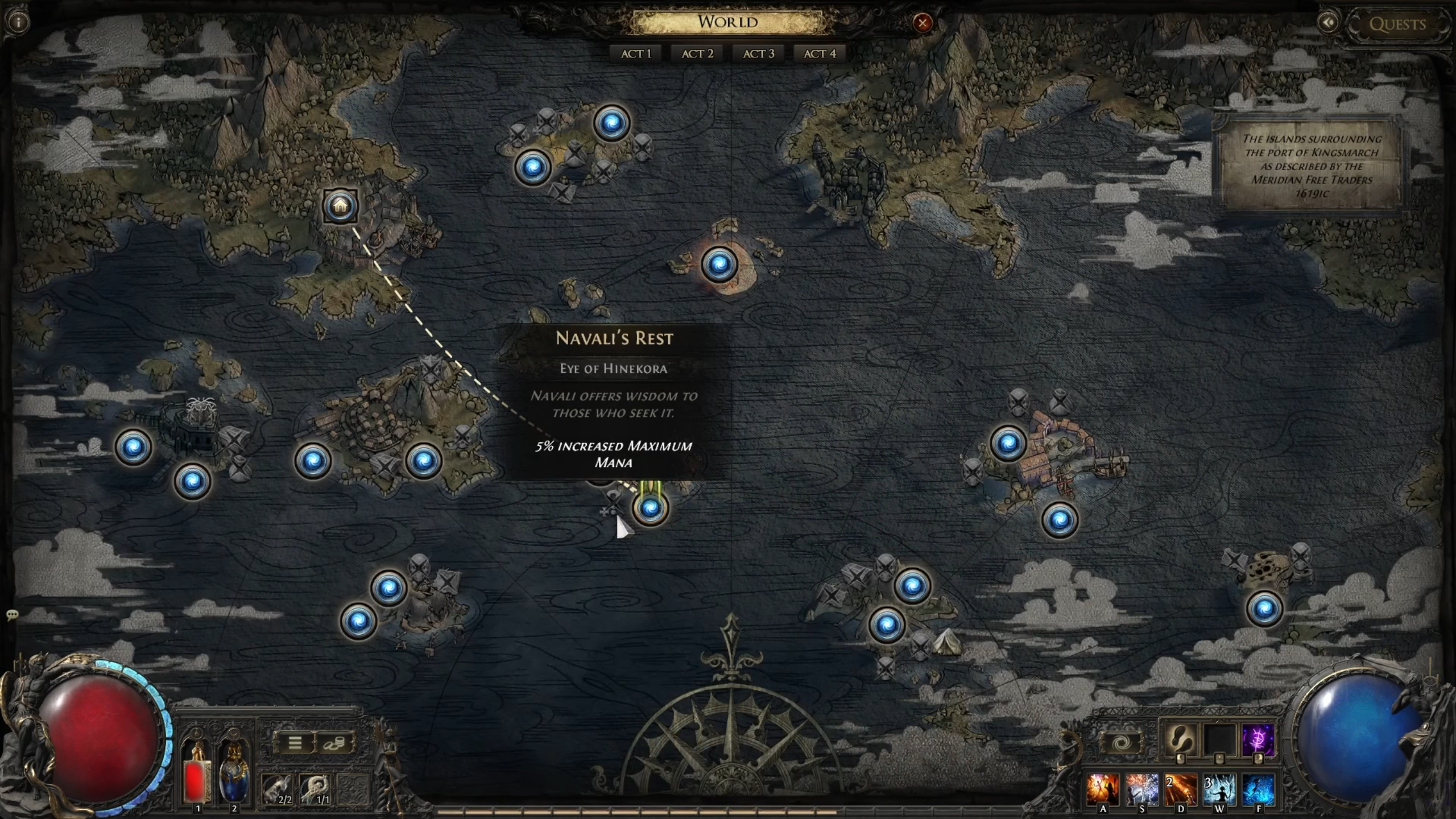Switch to the ACT 1 tab
Viewport: 1456px width, 819px height.
pyautogui.click(x=637, y=53)
